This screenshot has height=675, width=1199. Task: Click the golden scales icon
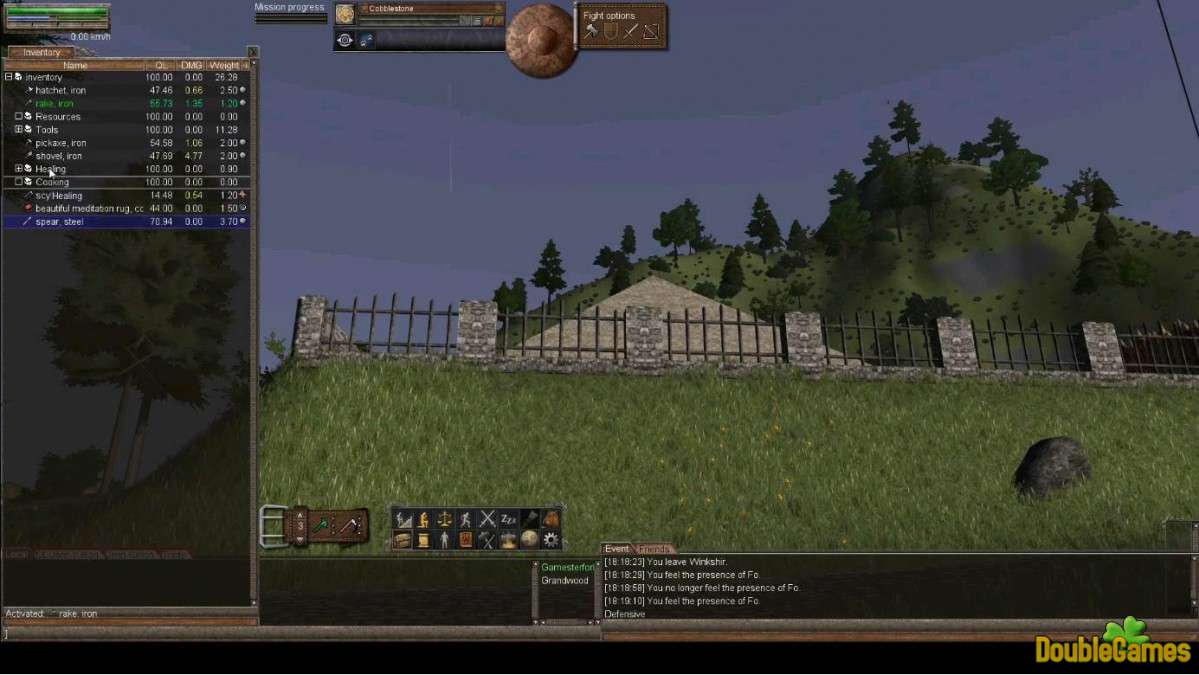[445, 519]
